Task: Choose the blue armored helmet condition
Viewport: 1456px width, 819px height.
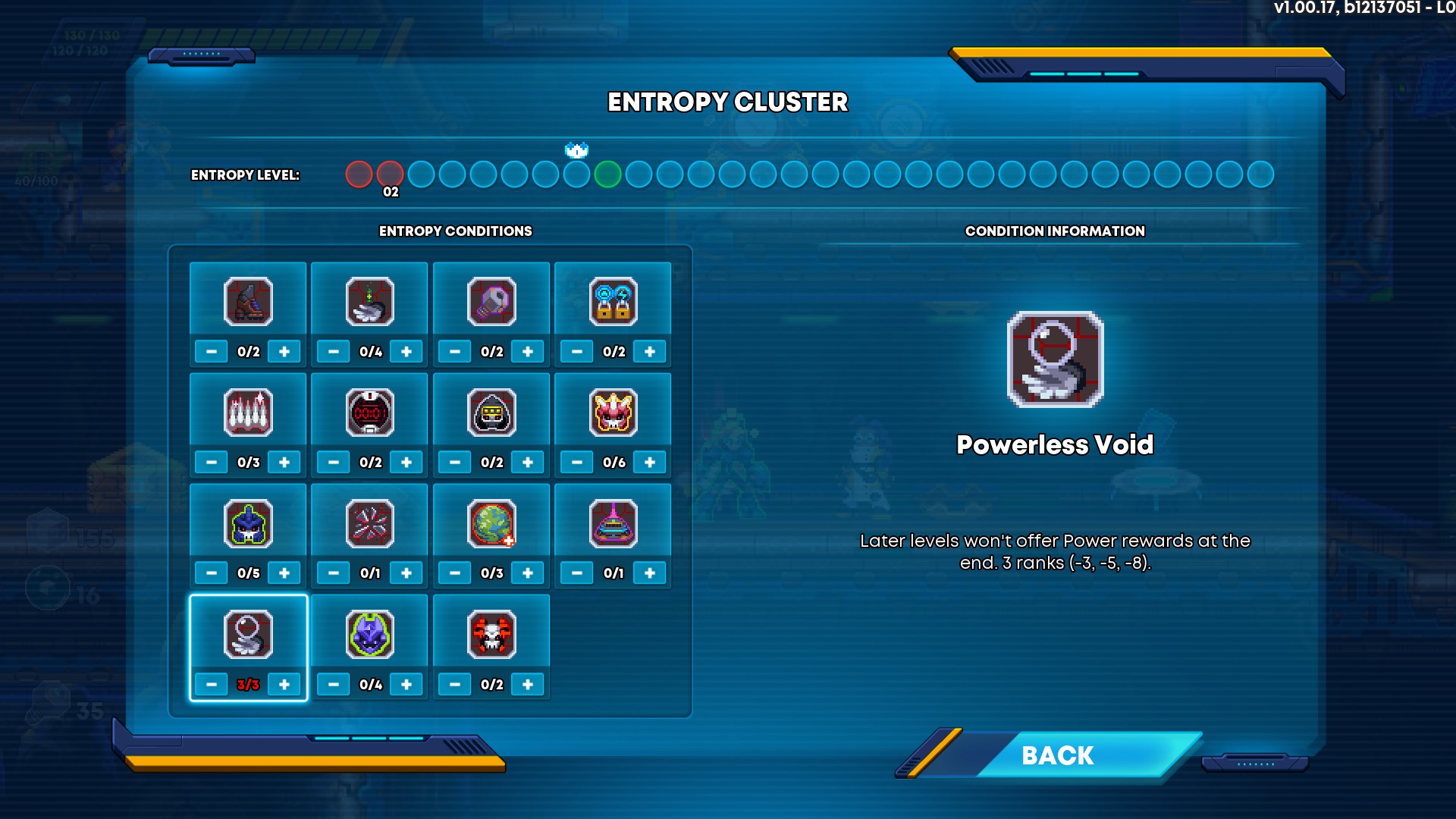Action: tap(248, 523)
